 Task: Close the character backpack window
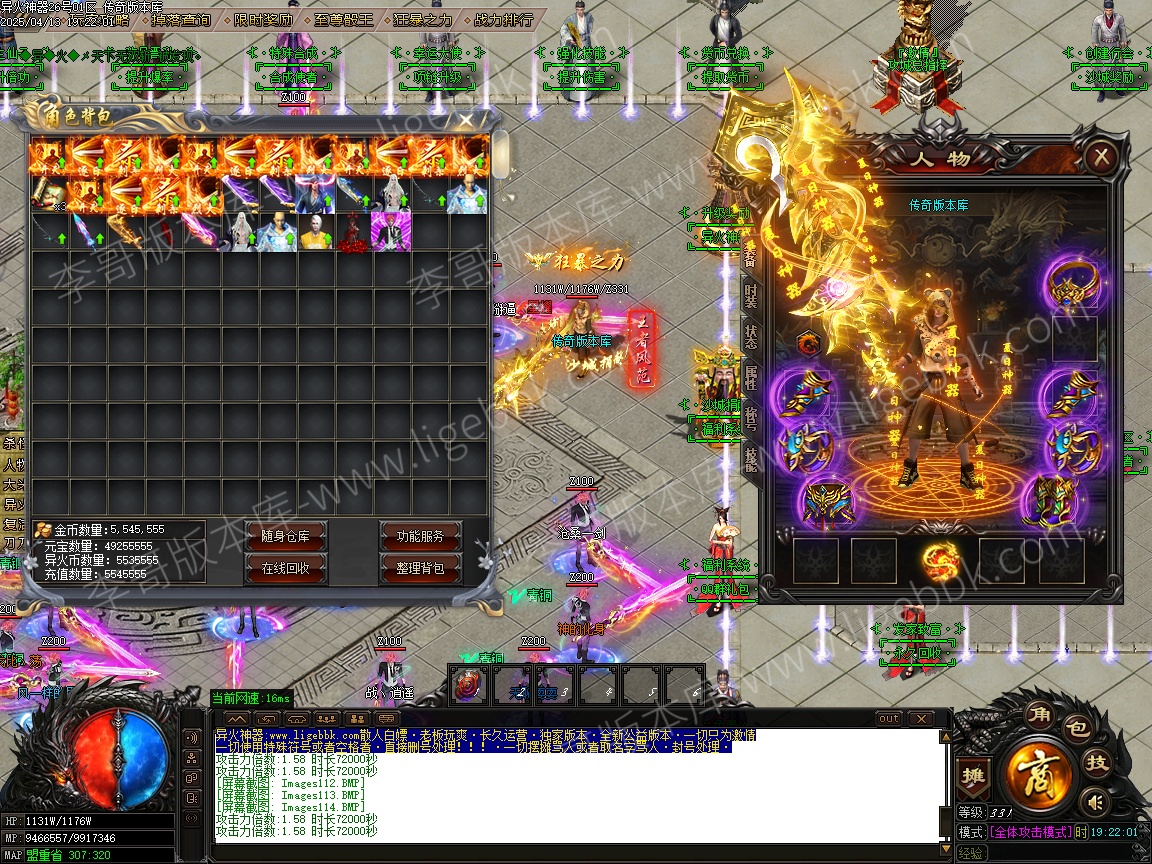[466, 120]
